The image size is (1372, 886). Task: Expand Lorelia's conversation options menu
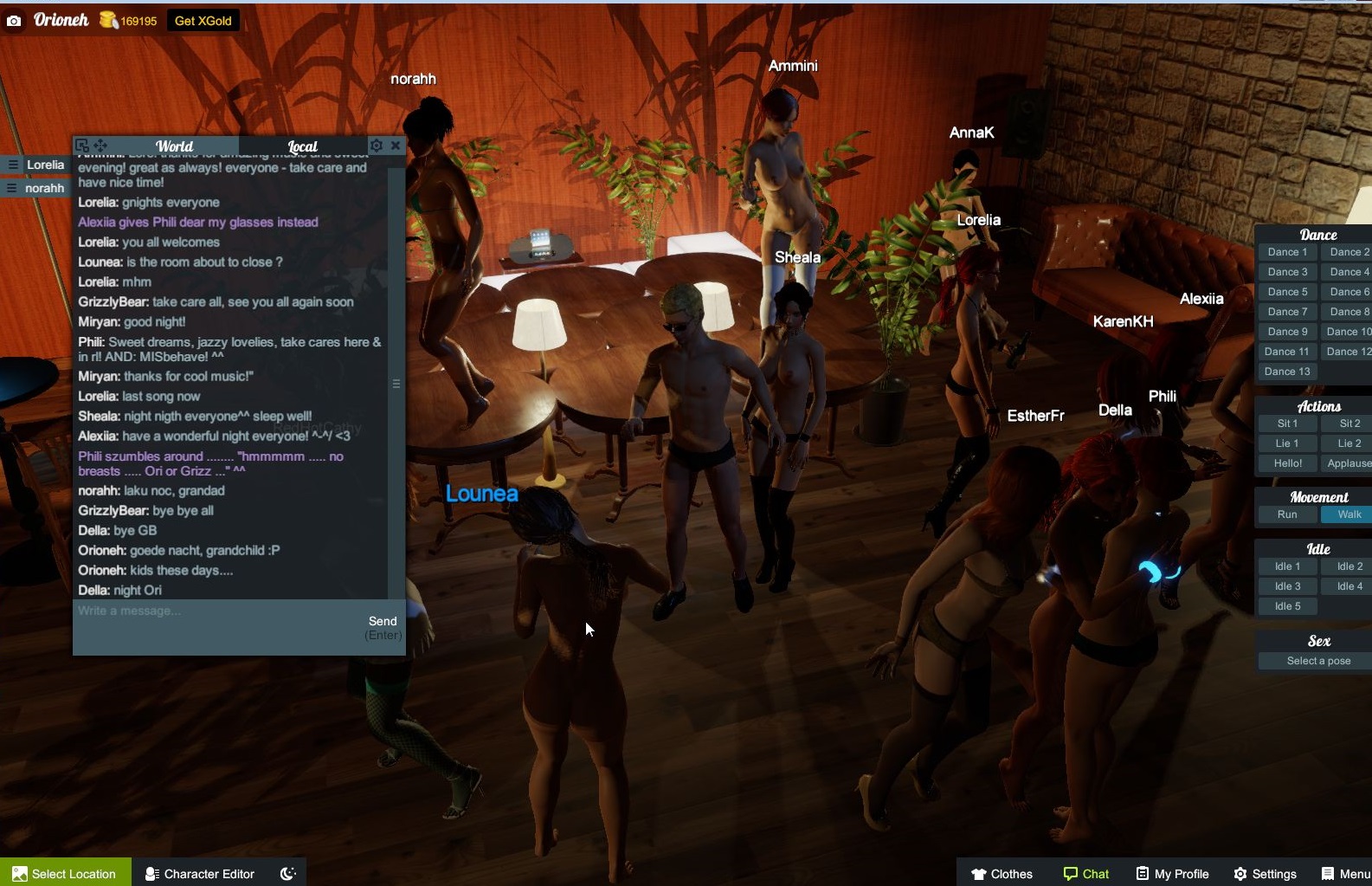(x=11, y=165)
